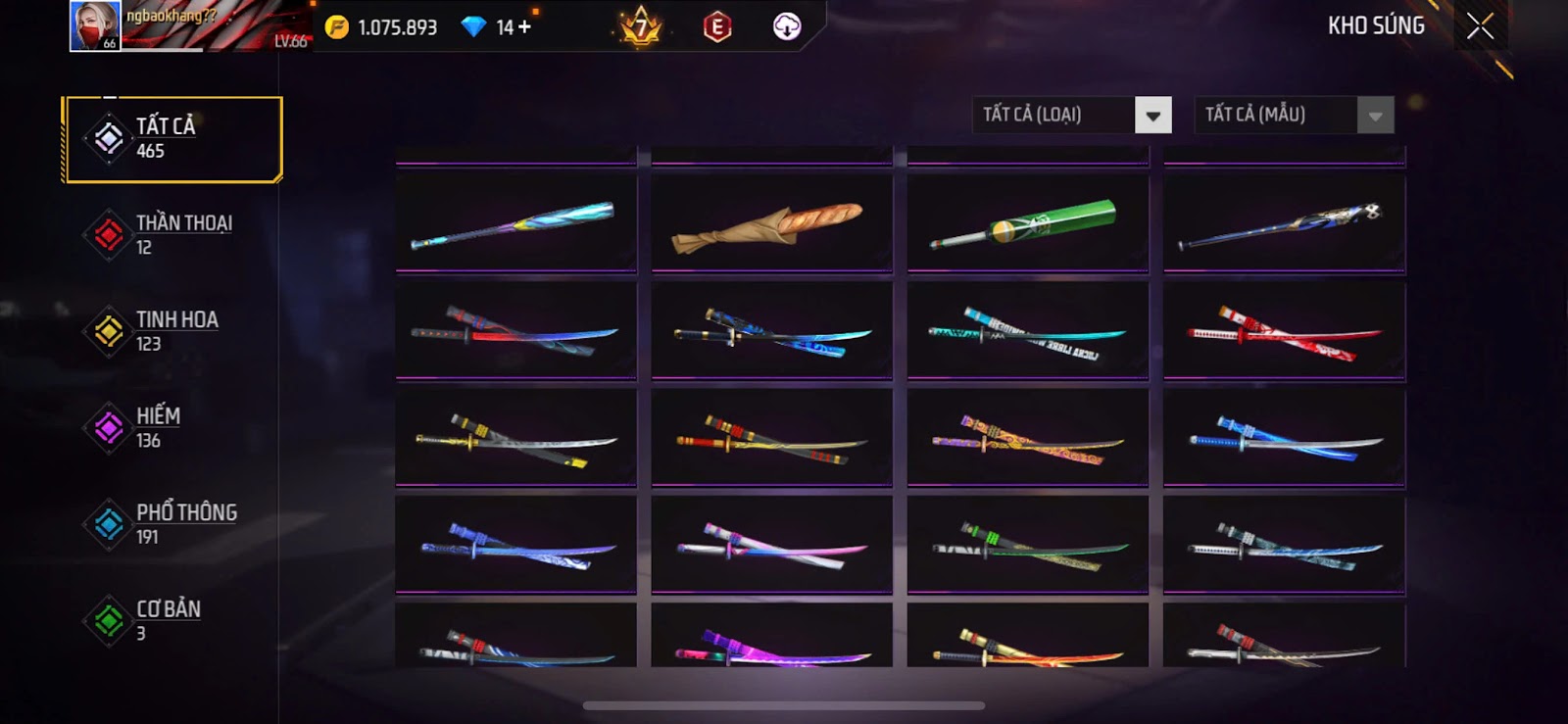Show Tinh Hoa rarity weapons
Viewport: 1568px width, 724px height.
(x=172, y=331)
